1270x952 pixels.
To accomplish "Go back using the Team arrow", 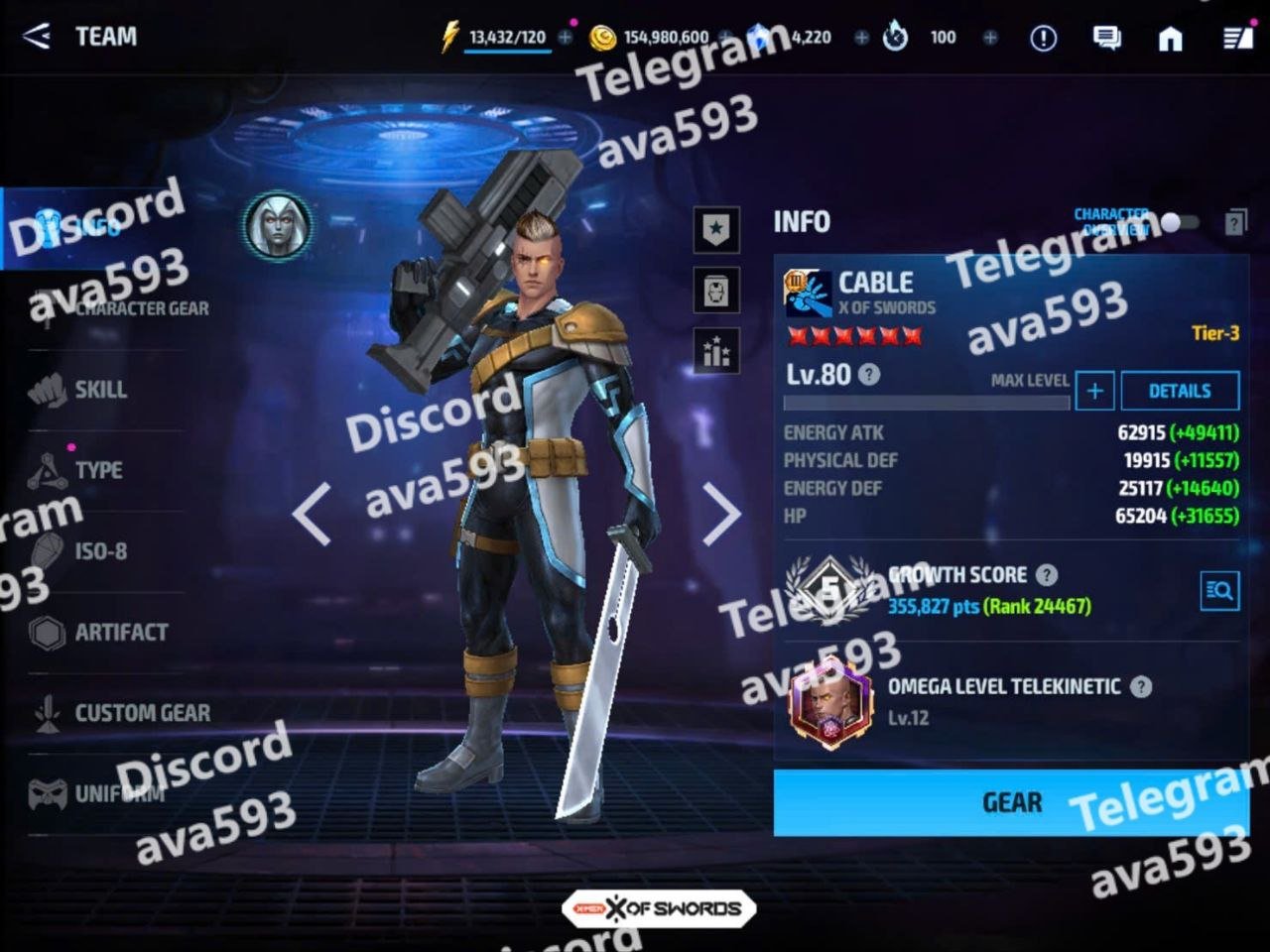I will tap(36, 37).
